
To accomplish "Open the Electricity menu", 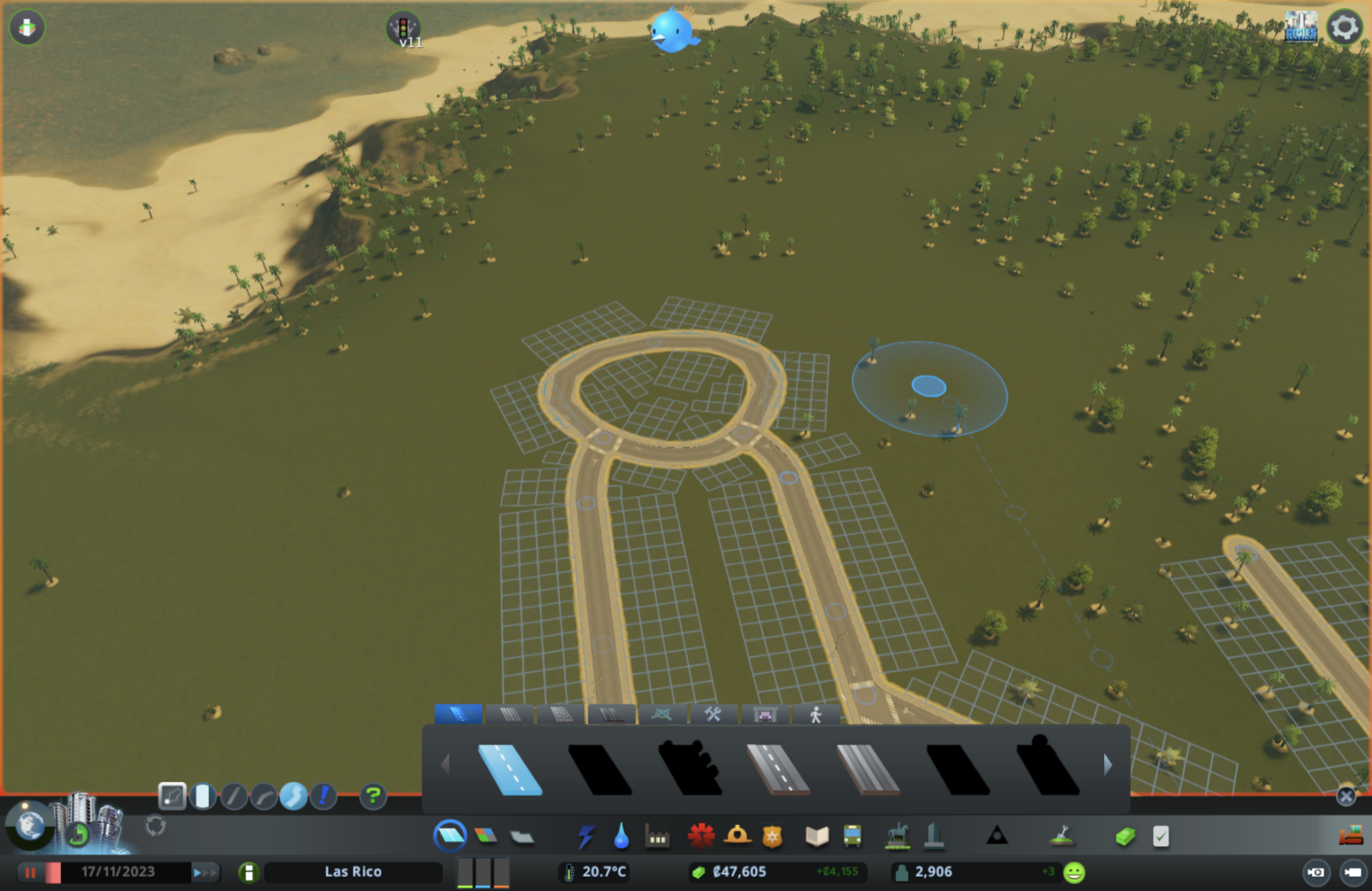I will (x=587, y=836).
